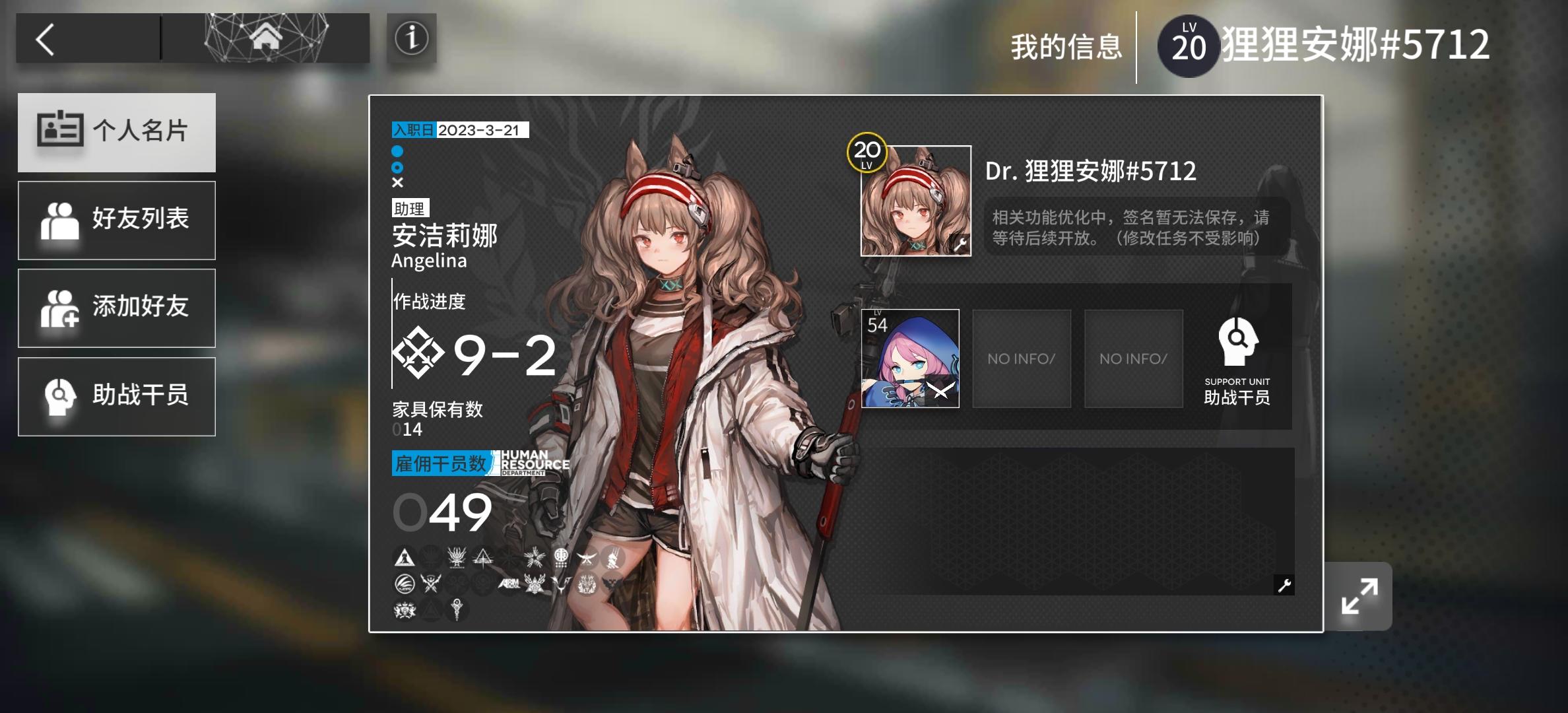Select the level 54 support operator portrait

click(x=911, y=358)
